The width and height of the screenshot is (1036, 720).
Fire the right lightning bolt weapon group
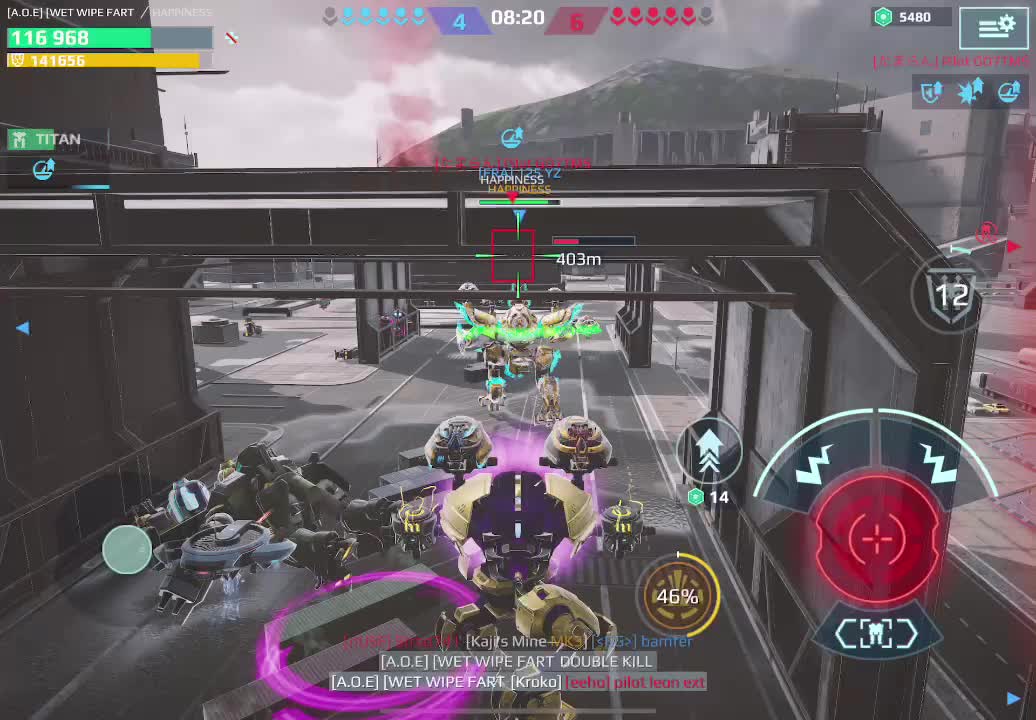937,460
